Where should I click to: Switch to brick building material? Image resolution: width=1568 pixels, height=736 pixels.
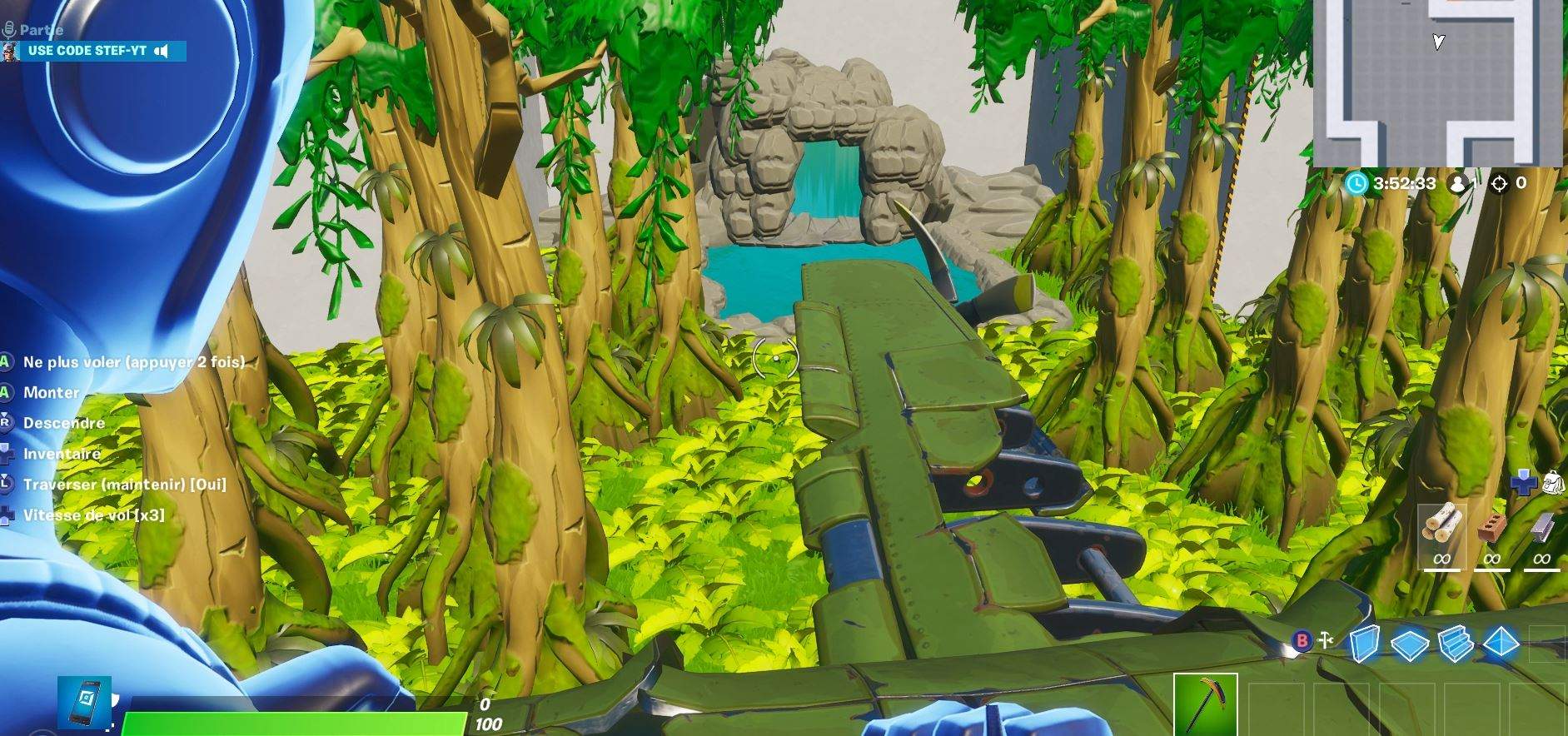1491,530
